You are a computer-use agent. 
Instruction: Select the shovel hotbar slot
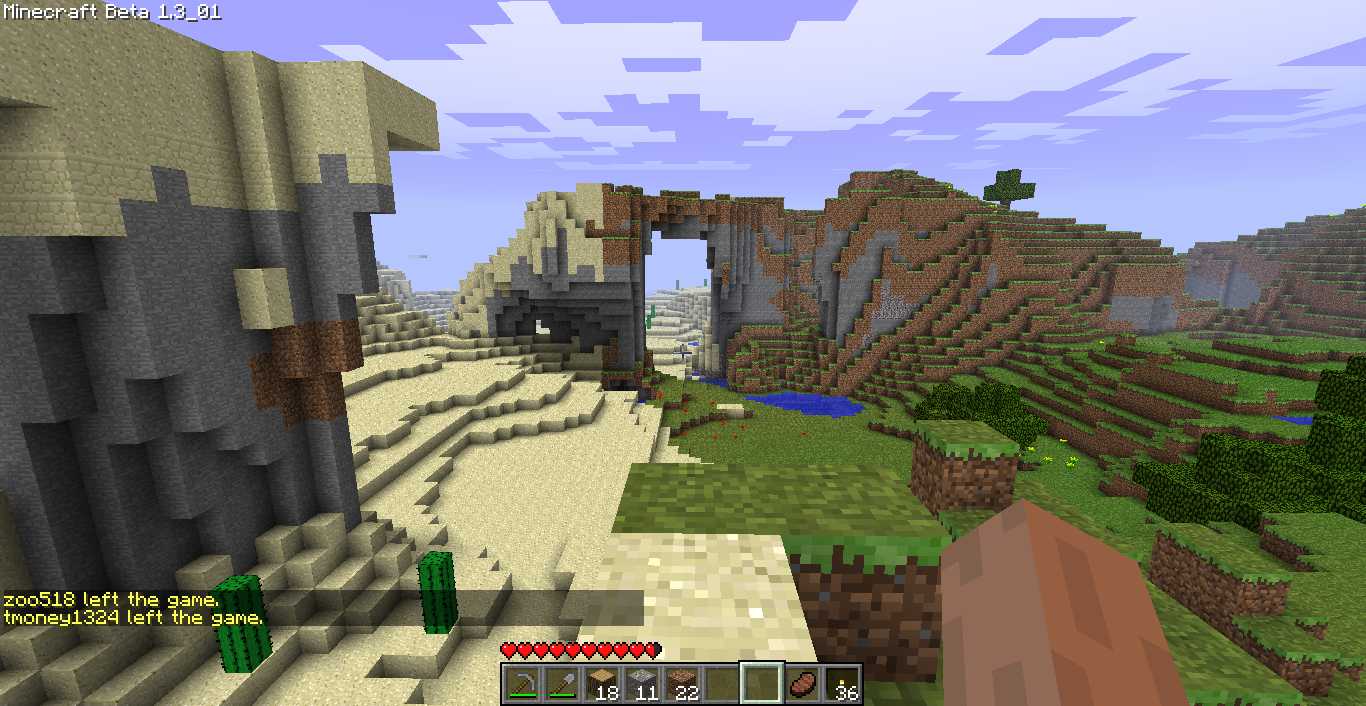coord(561,684)
